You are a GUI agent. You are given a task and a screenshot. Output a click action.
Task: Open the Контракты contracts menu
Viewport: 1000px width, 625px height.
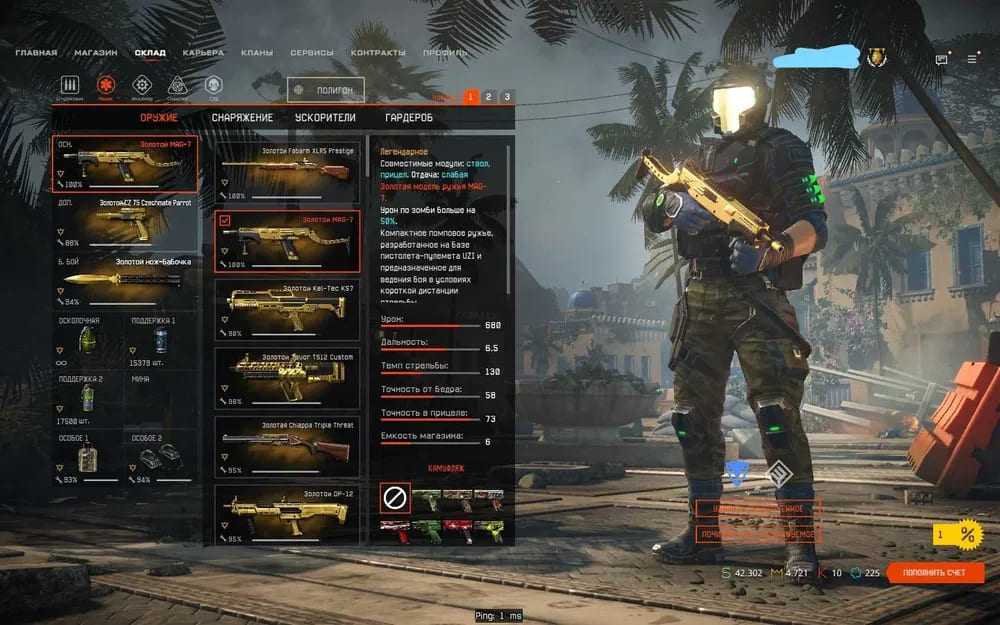pos(378,53)
